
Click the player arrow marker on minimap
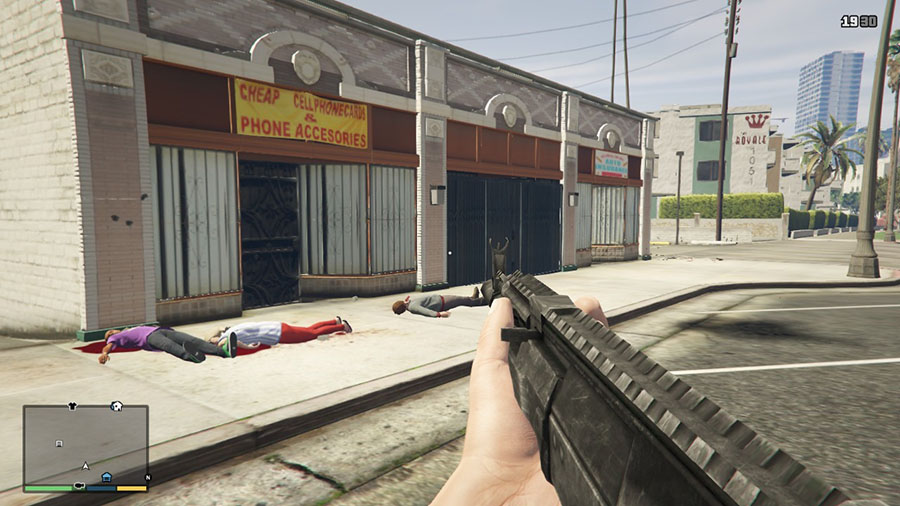(86, 465)
